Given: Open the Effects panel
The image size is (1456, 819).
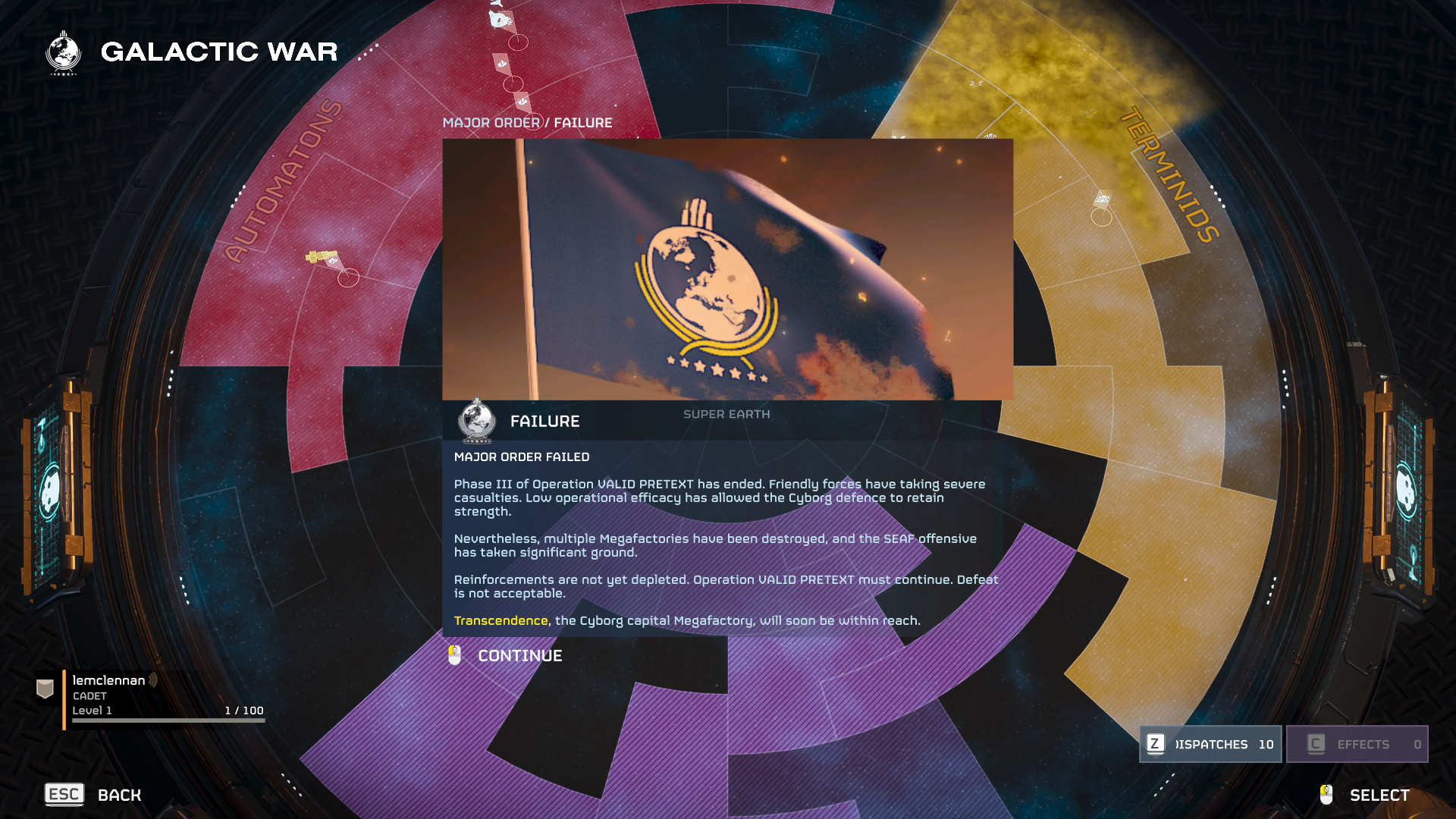Looking at the screenshot, I should [x=1357, y=744].
